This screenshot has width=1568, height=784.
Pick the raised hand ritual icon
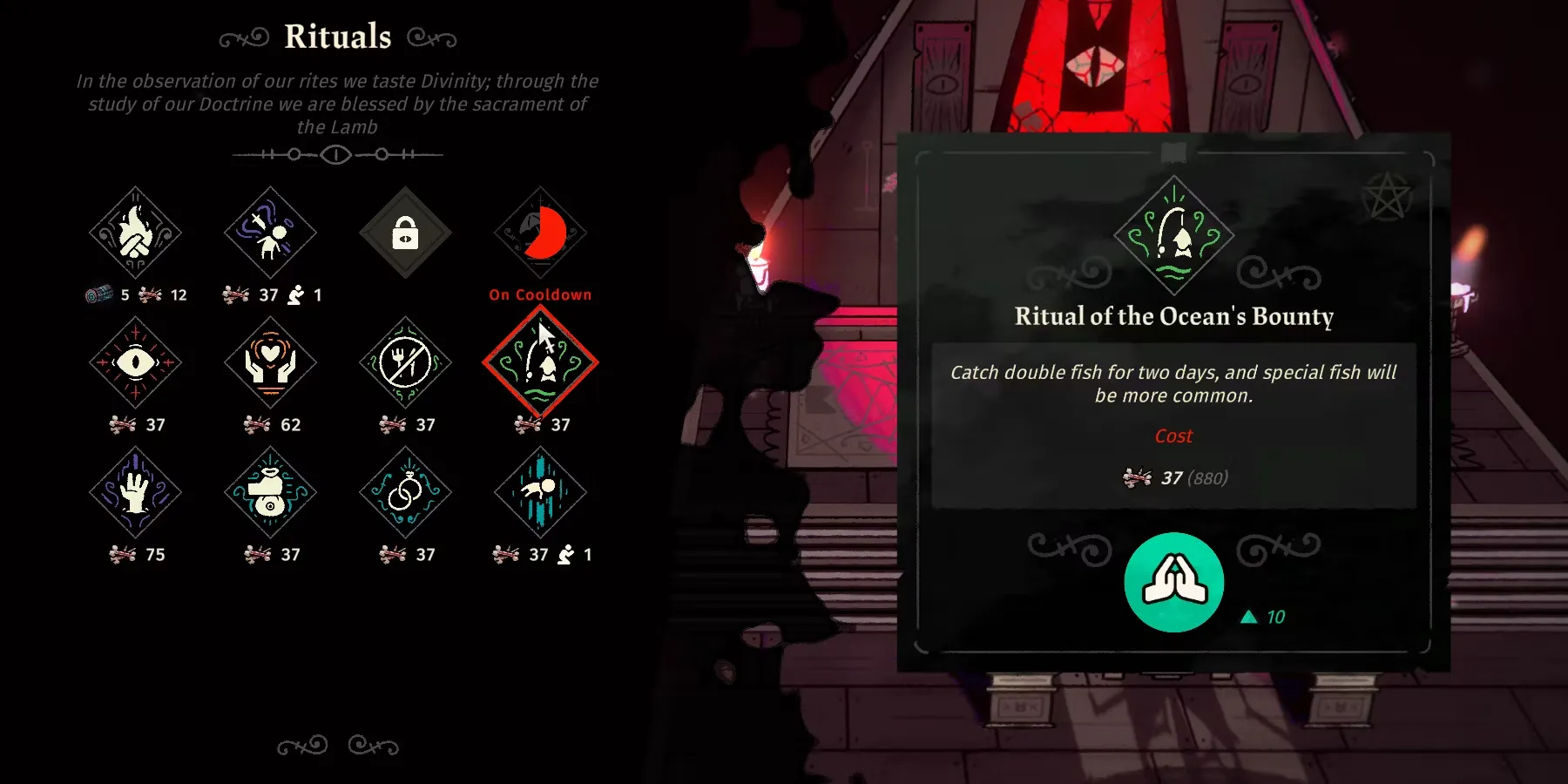pos(135,492)
